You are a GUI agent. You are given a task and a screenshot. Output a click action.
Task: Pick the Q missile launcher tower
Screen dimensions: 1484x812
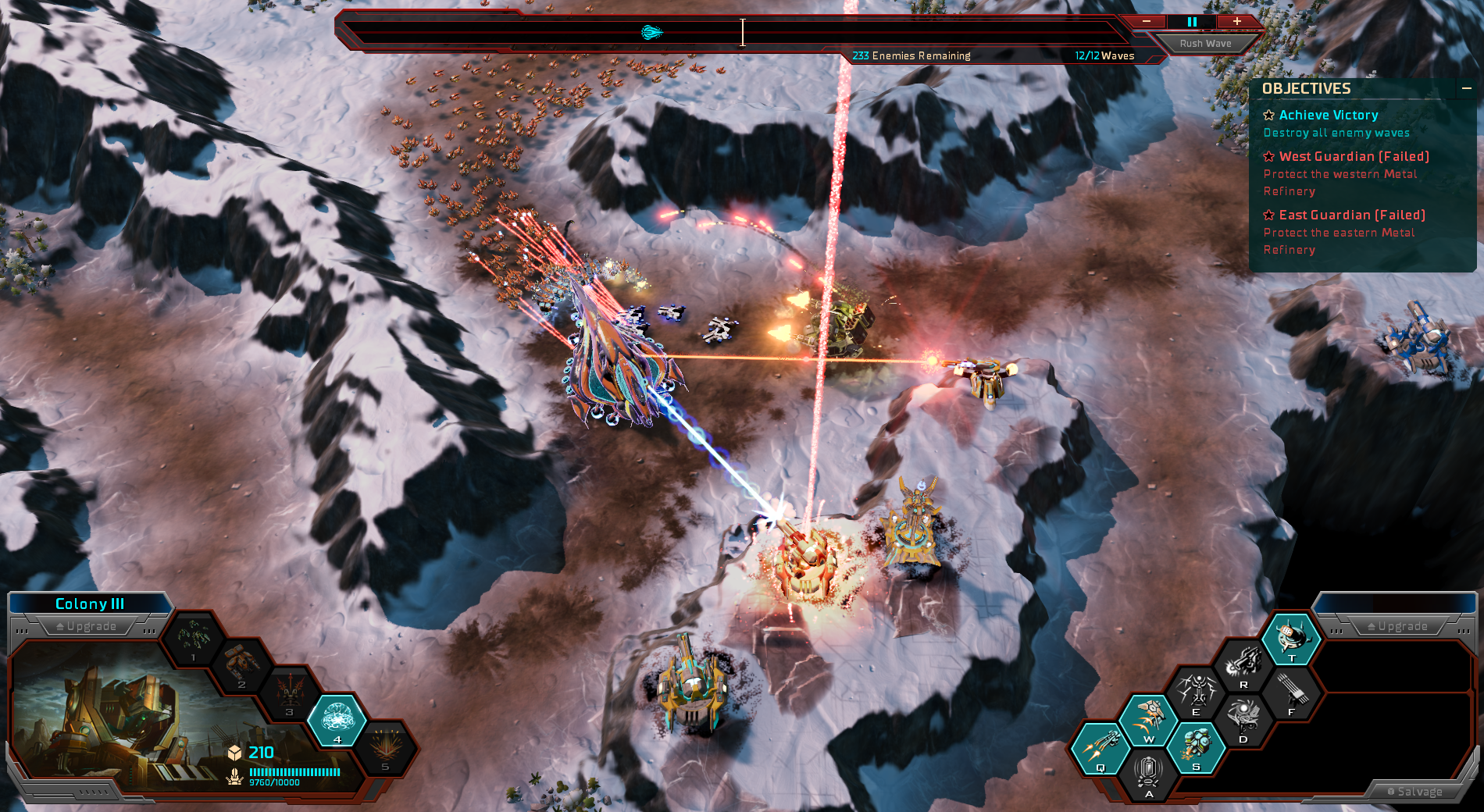point(1101,748)
